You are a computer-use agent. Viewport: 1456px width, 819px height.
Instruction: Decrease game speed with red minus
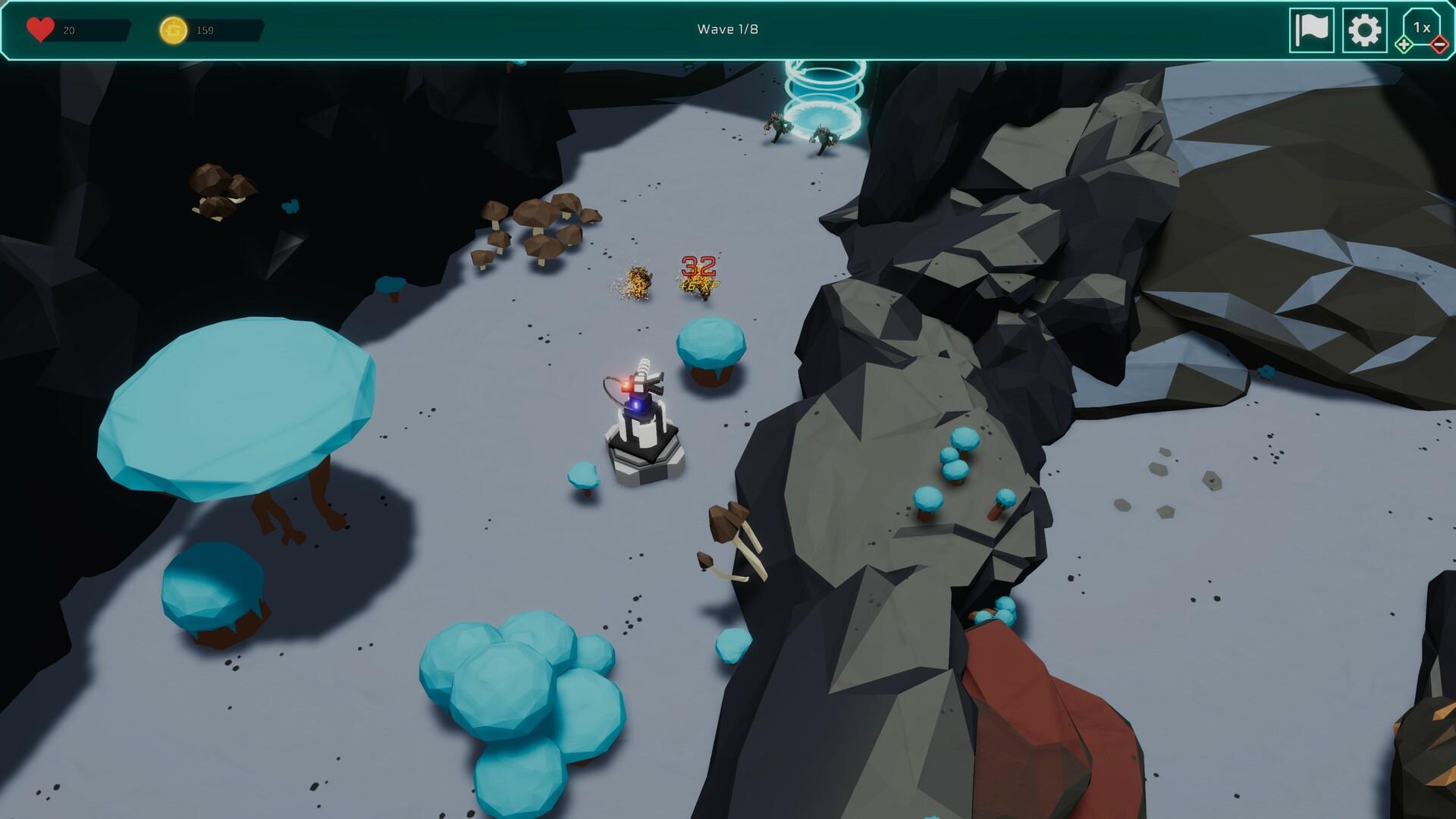click(1439, 45)
